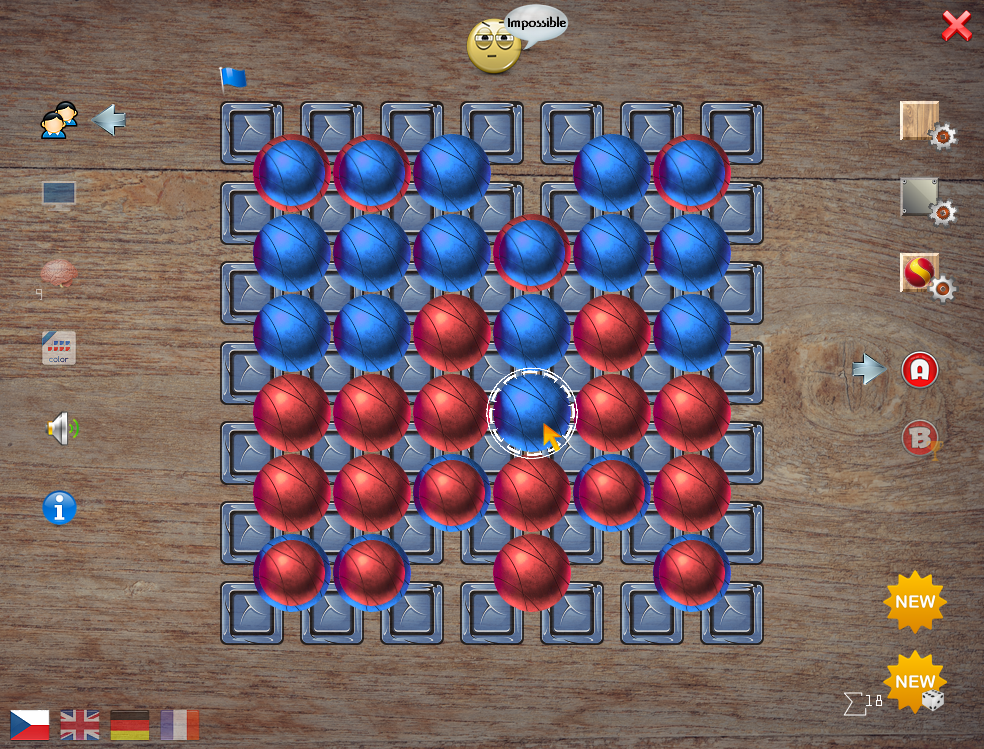Click the highlighted blue ball on the board
984x749 pixels.
[x=531, y=411]
